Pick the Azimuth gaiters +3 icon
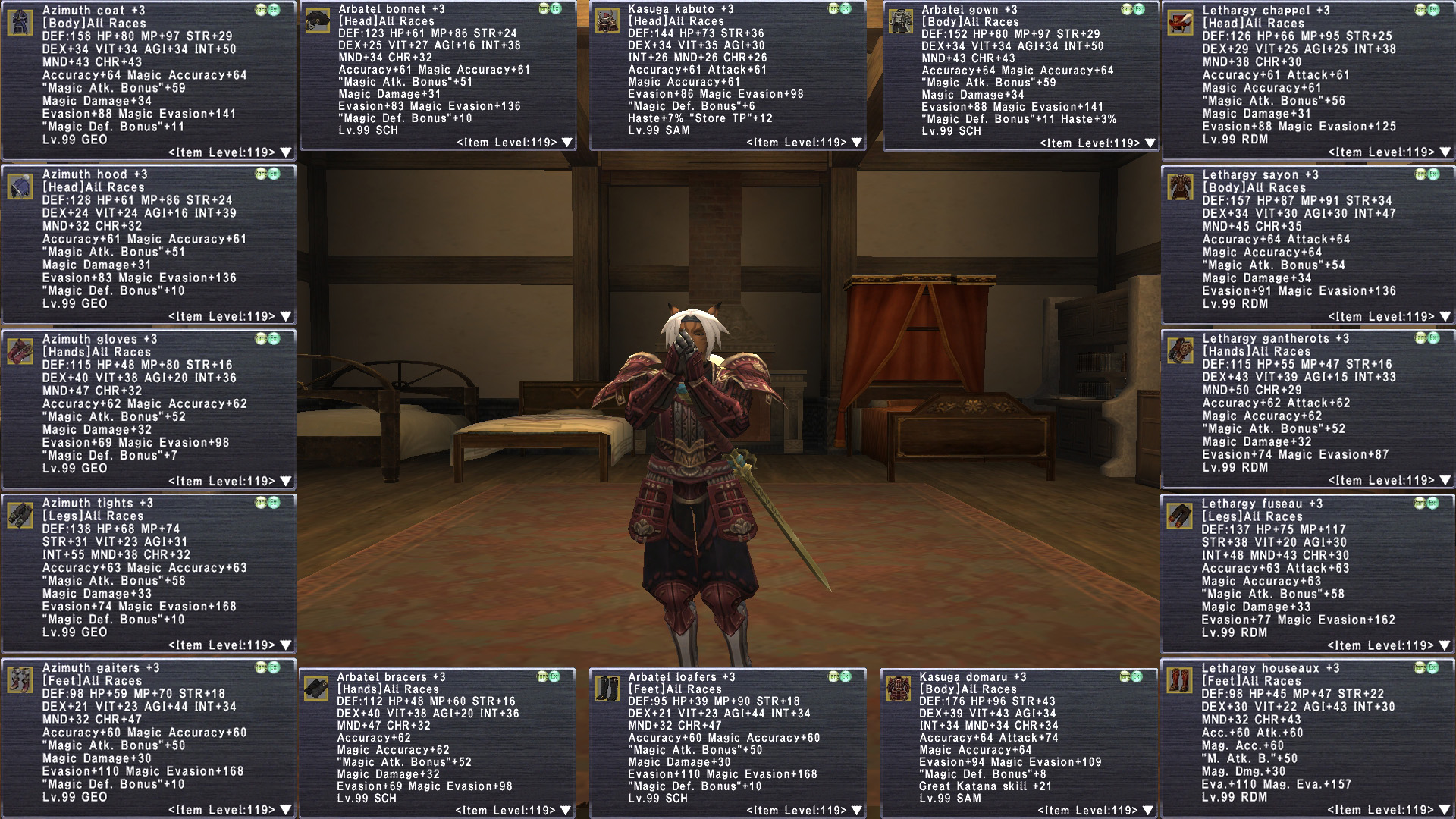The image size is (1456, 819). (20, 679)
